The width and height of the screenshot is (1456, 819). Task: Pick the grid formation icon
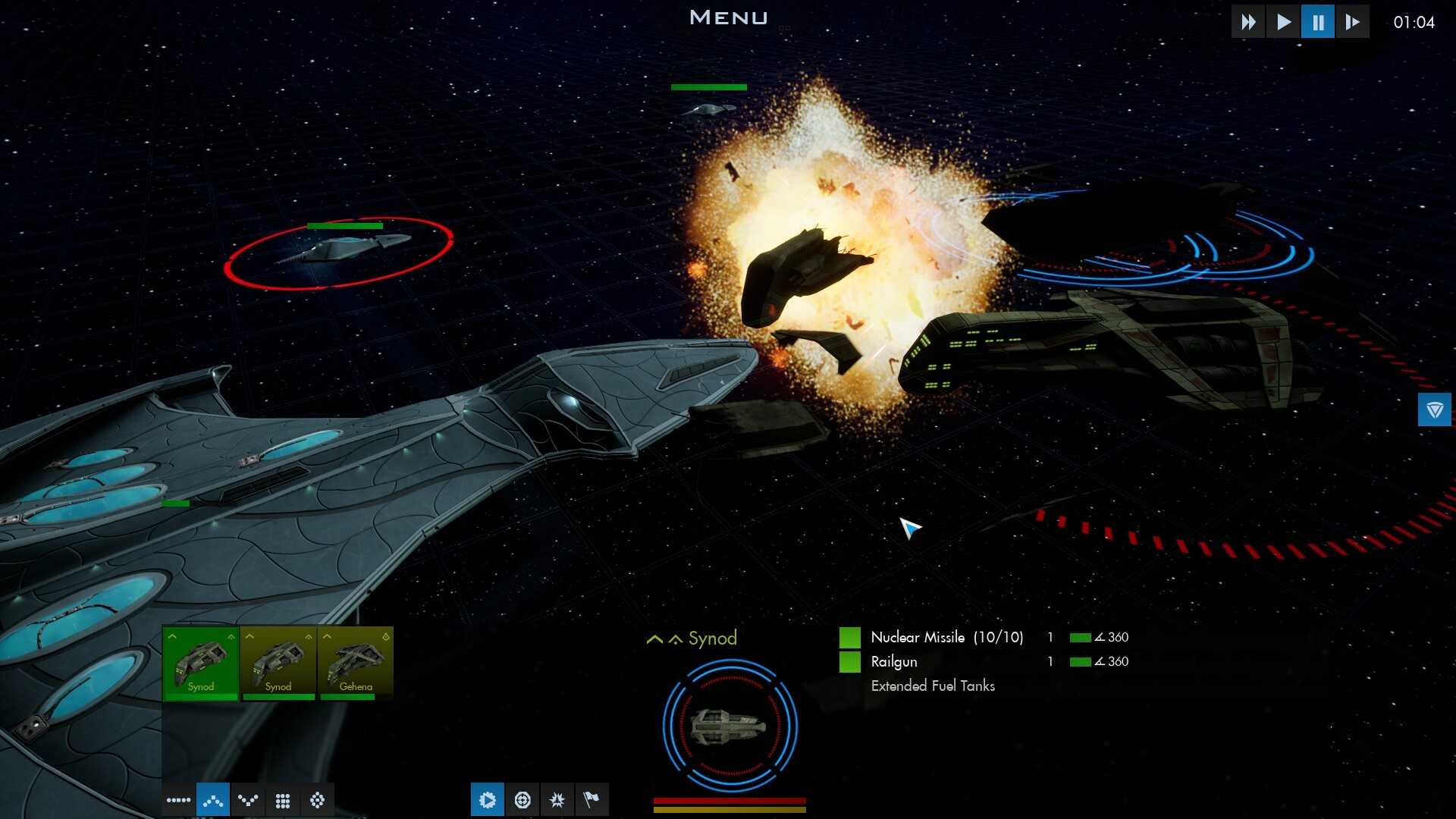(x=283, y=799)
